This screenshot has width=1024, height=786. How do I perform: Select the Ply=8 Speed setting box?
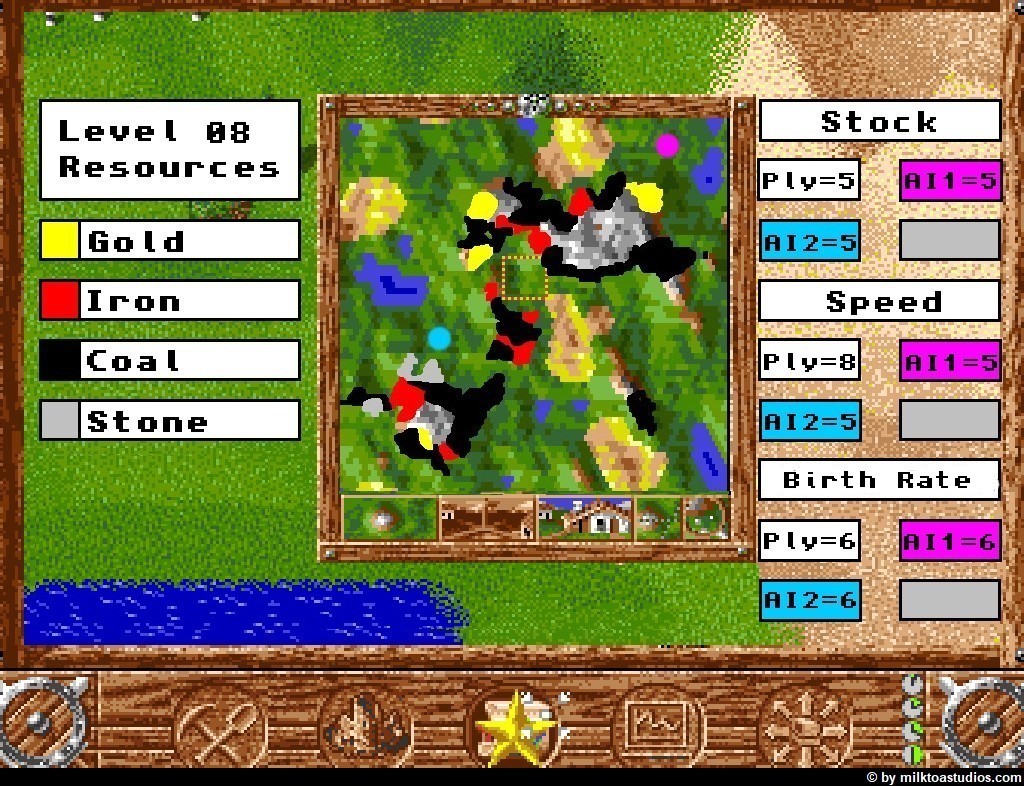tap(809, 361)
